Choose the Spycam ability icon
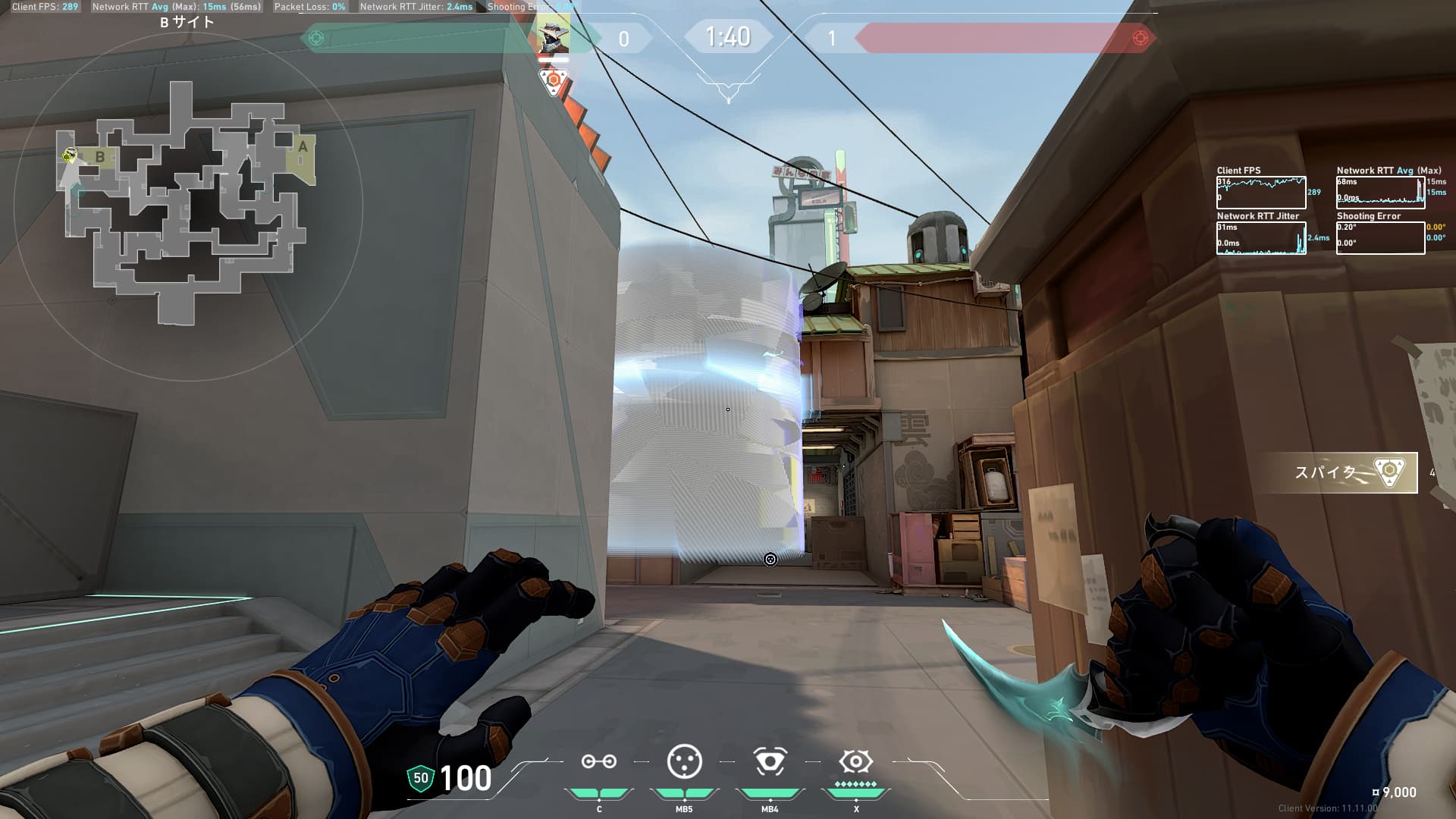1456x819 pixels. (x=769, y=761)
